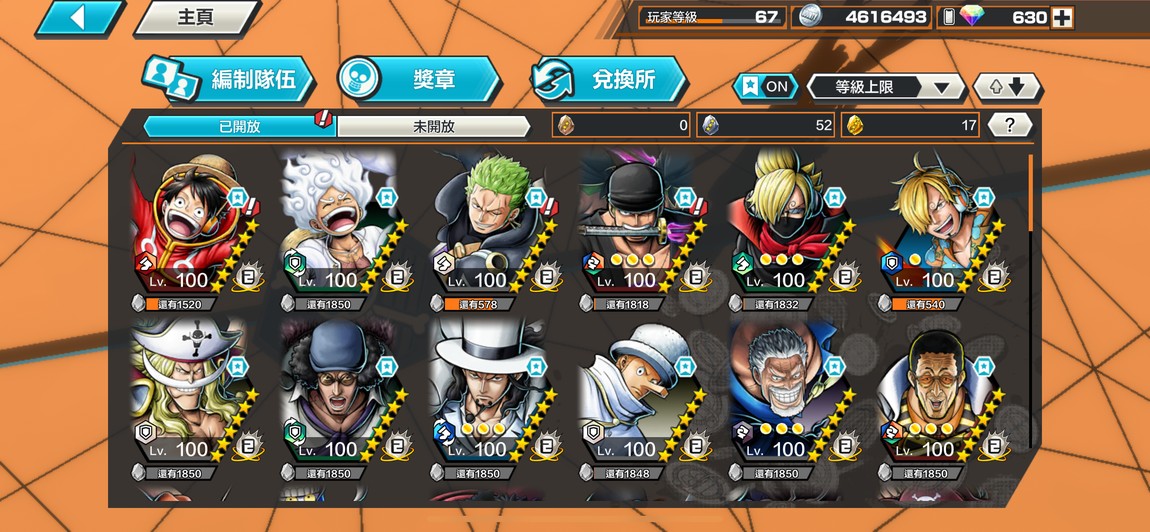Switch to the 未開放 tab
The height and width of the screenshot is (532, 1150).
pyautogui.click(x=433, y=126)
